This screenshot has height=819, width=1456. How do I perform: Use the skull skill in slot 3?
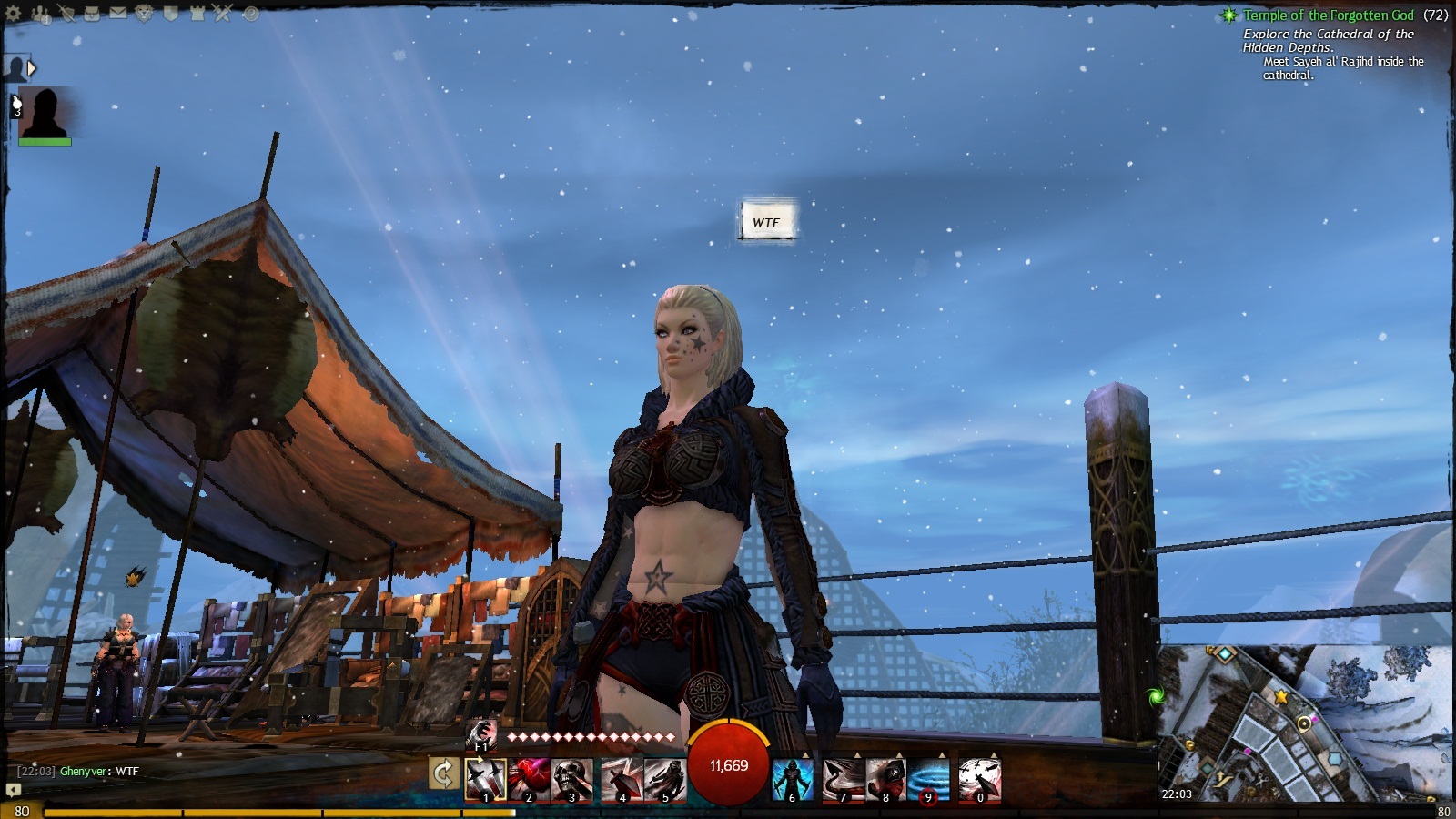click(x=572, y=780)
